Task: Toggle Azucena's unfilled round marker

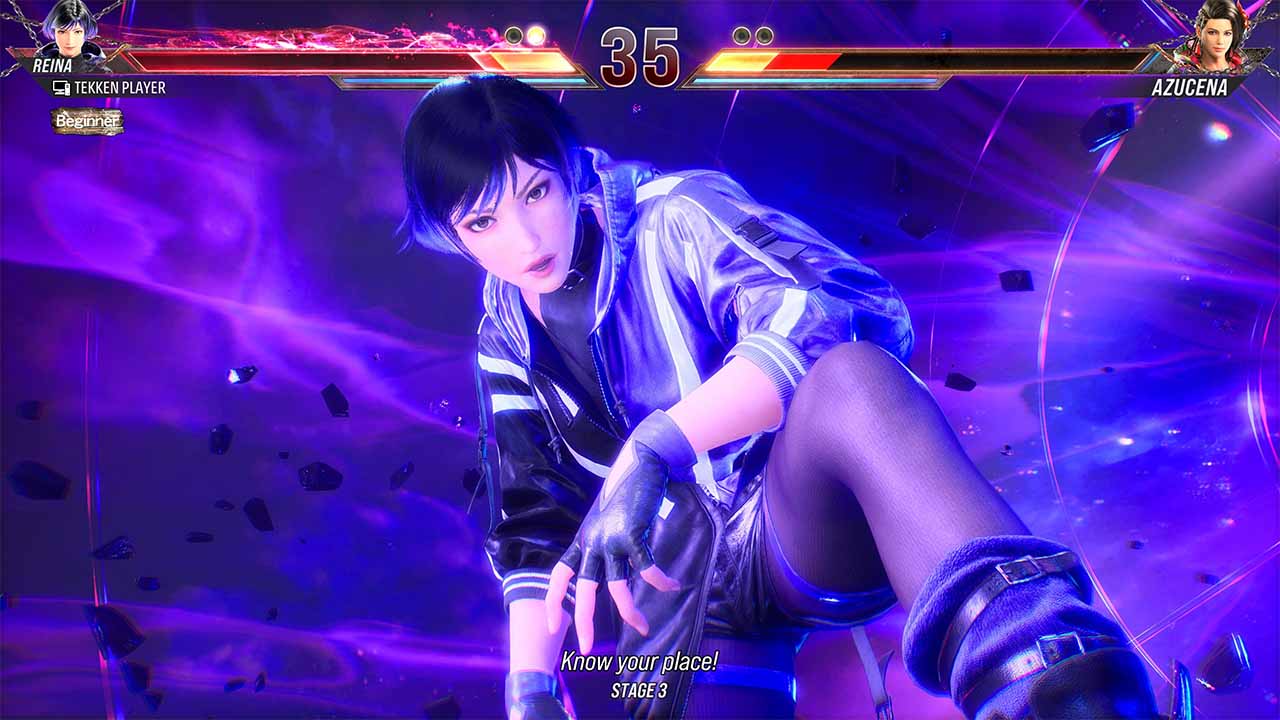Action: (740, 34)
